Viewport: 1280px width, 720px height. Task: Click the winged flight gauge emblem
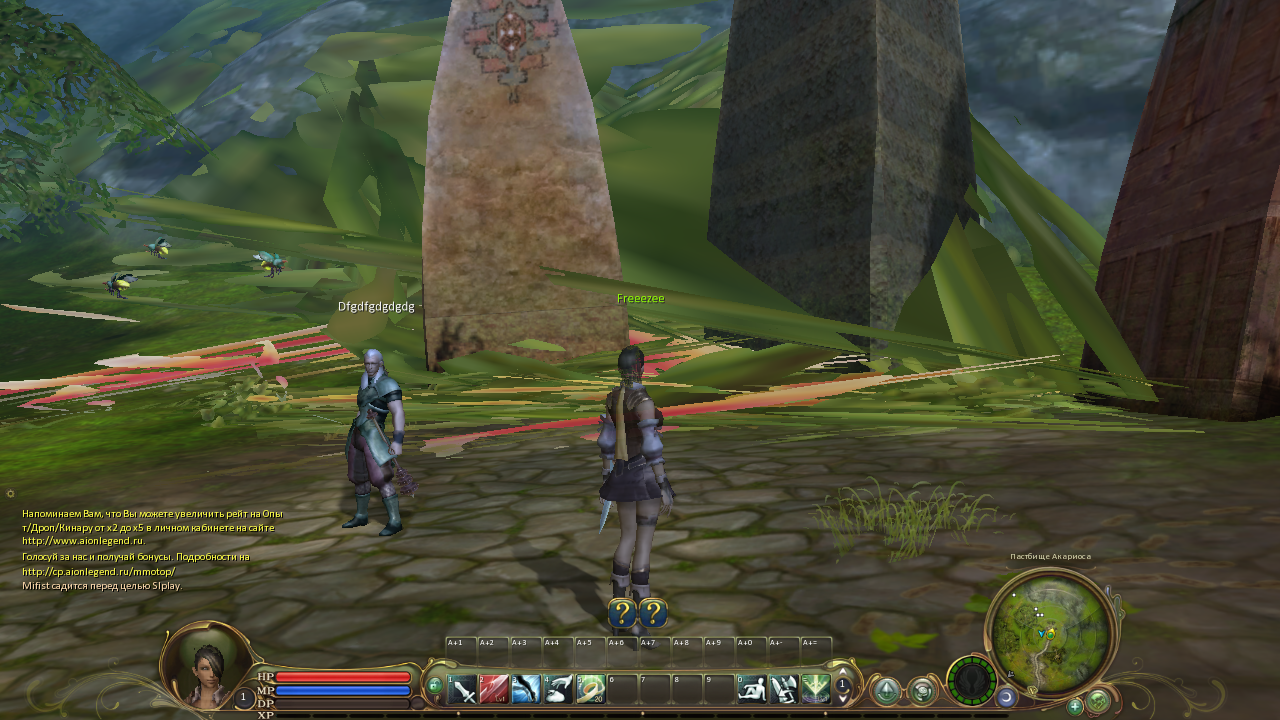pos(971,682)
